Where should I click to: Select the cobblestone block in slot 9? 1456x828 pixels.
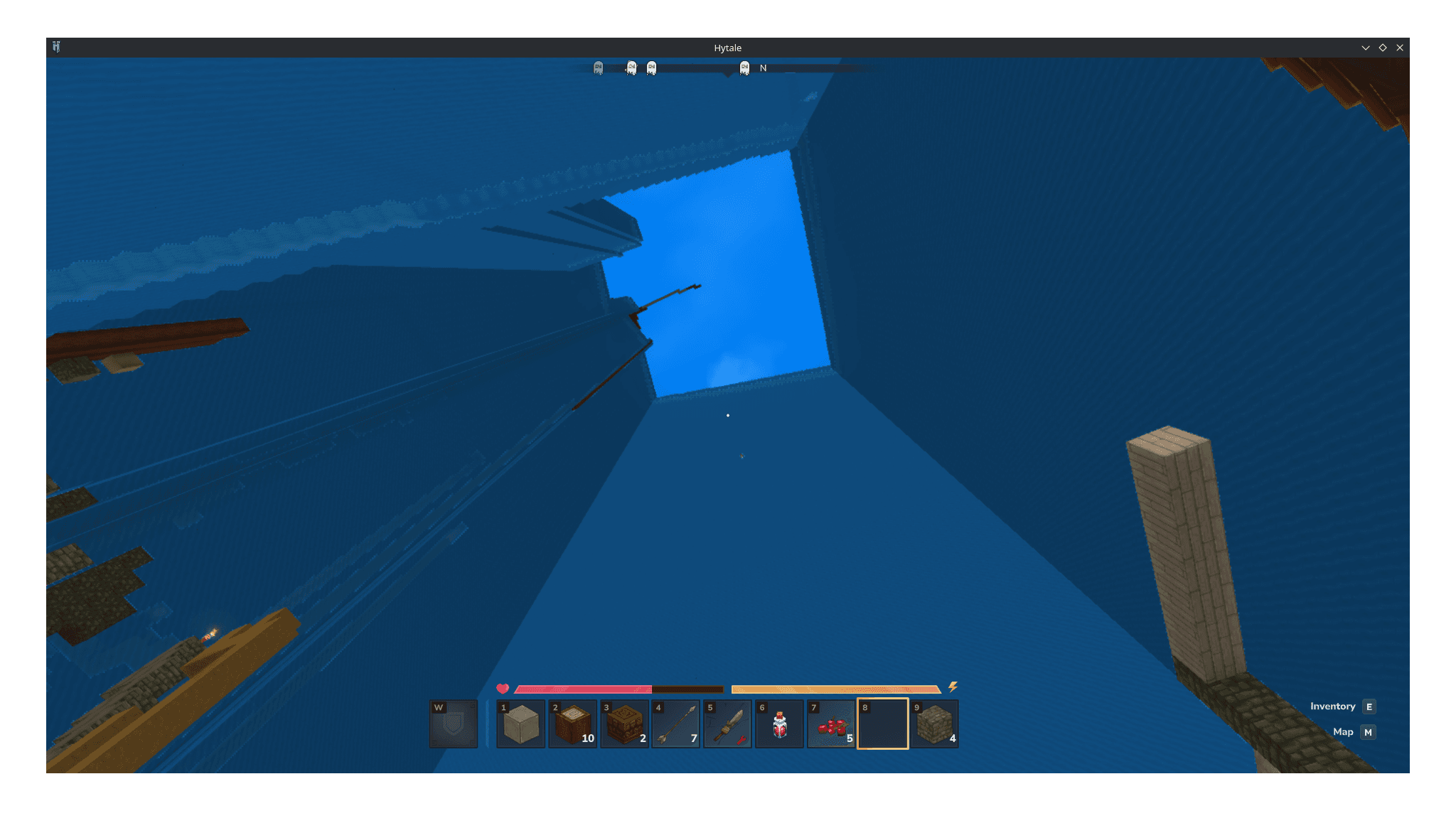[x=934, y=724]
